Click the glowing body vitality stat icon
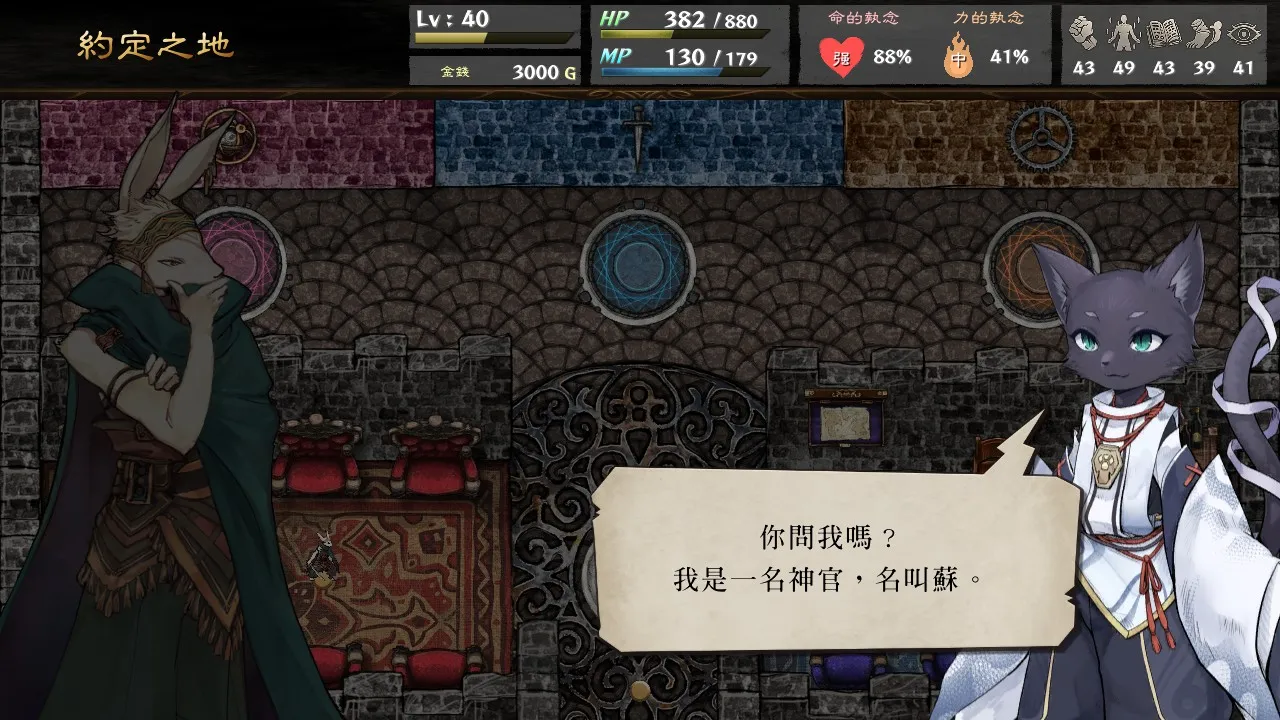 click(1126, 30)
